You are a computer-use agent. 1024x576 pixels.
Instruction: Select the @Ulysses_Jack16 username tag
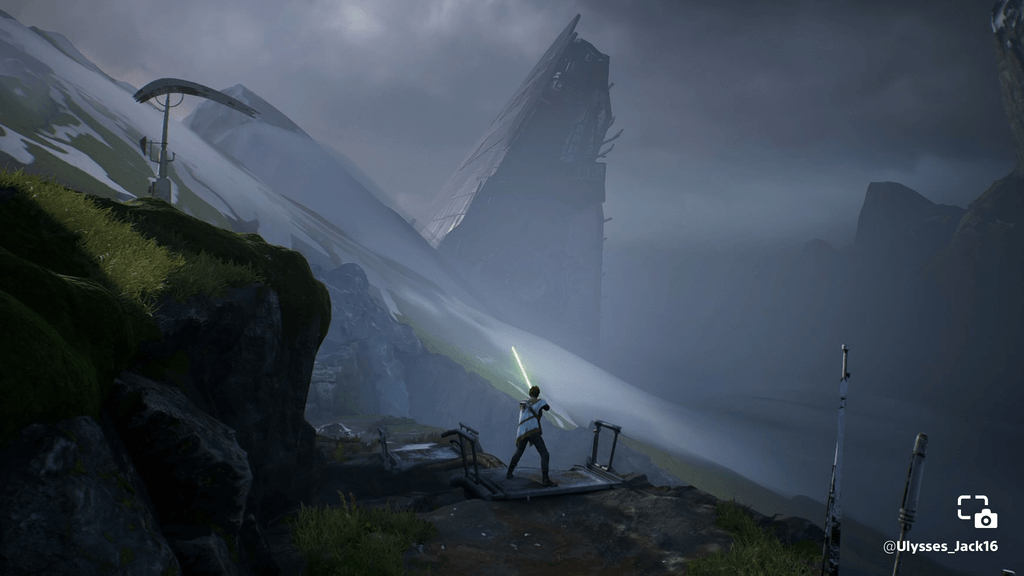coord(940,546)
